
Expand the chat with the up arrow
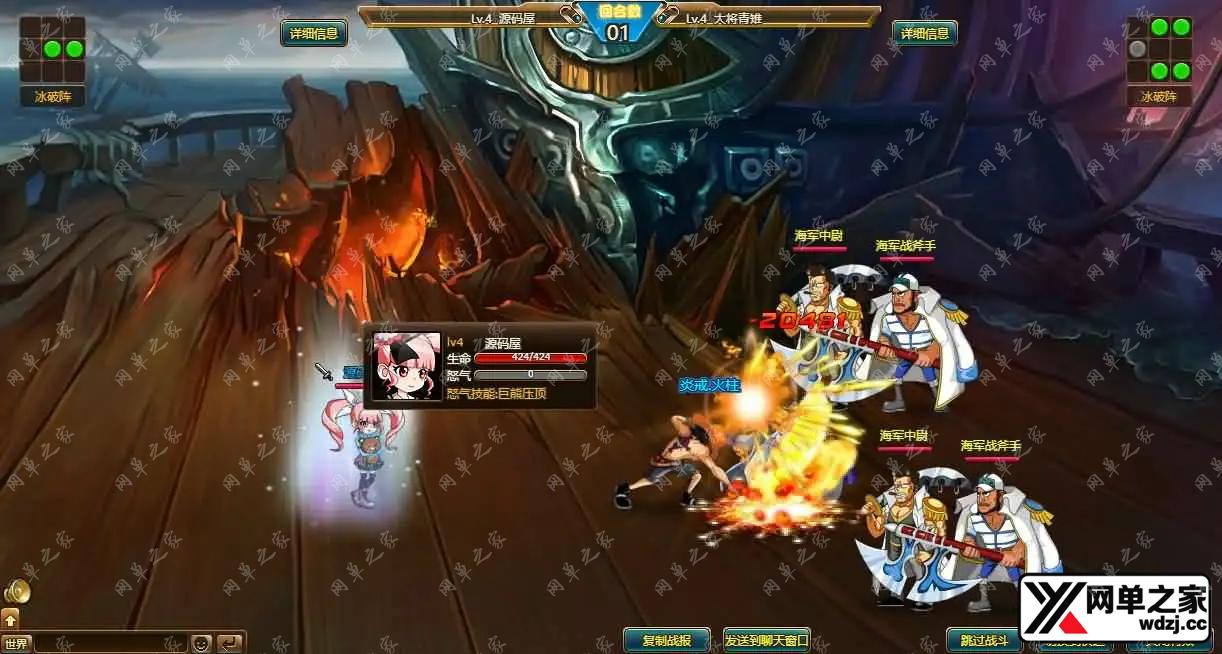(11, 619)
